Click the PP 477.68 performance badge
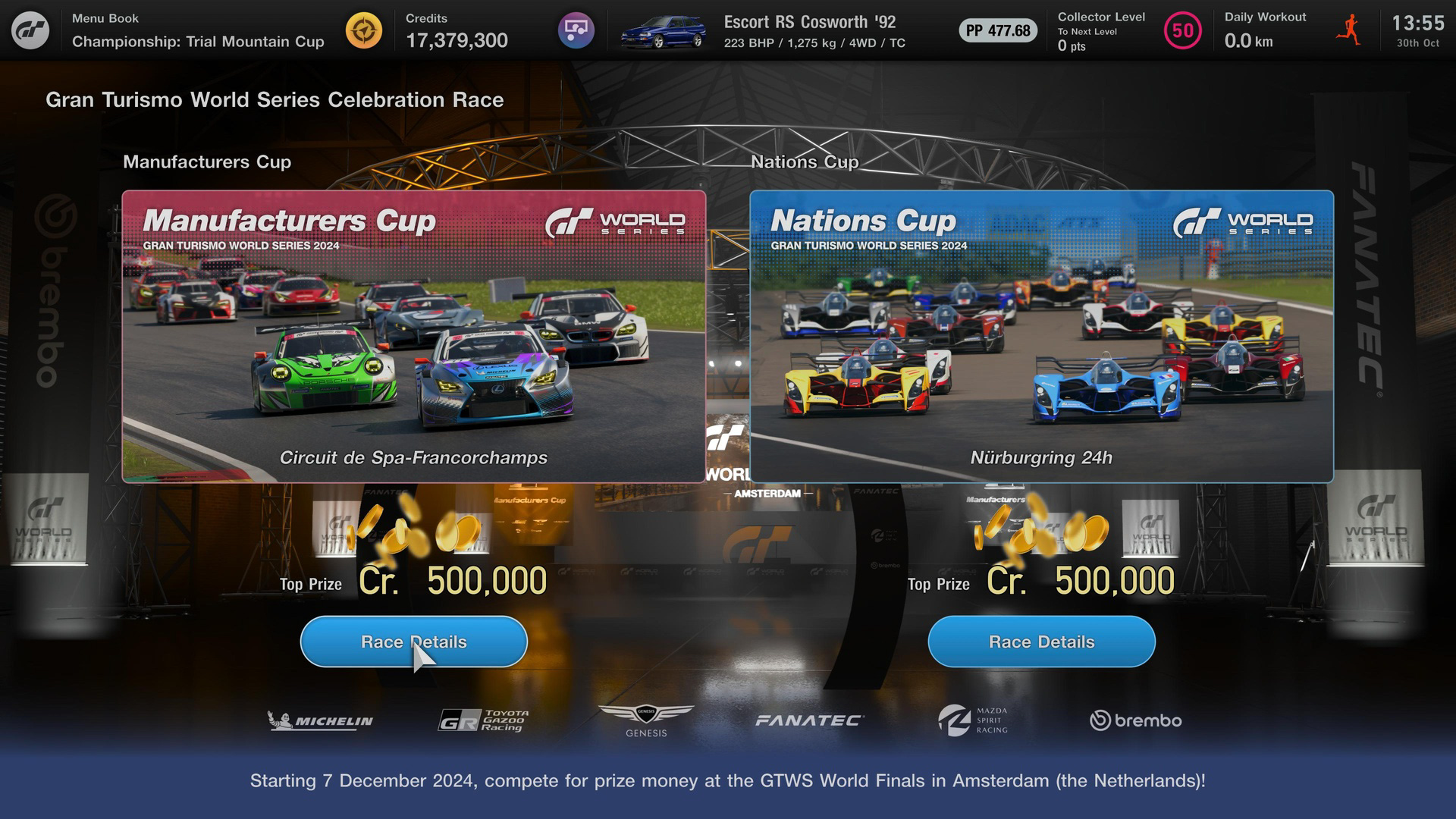The image size is (1456, 819). point(997,31)
